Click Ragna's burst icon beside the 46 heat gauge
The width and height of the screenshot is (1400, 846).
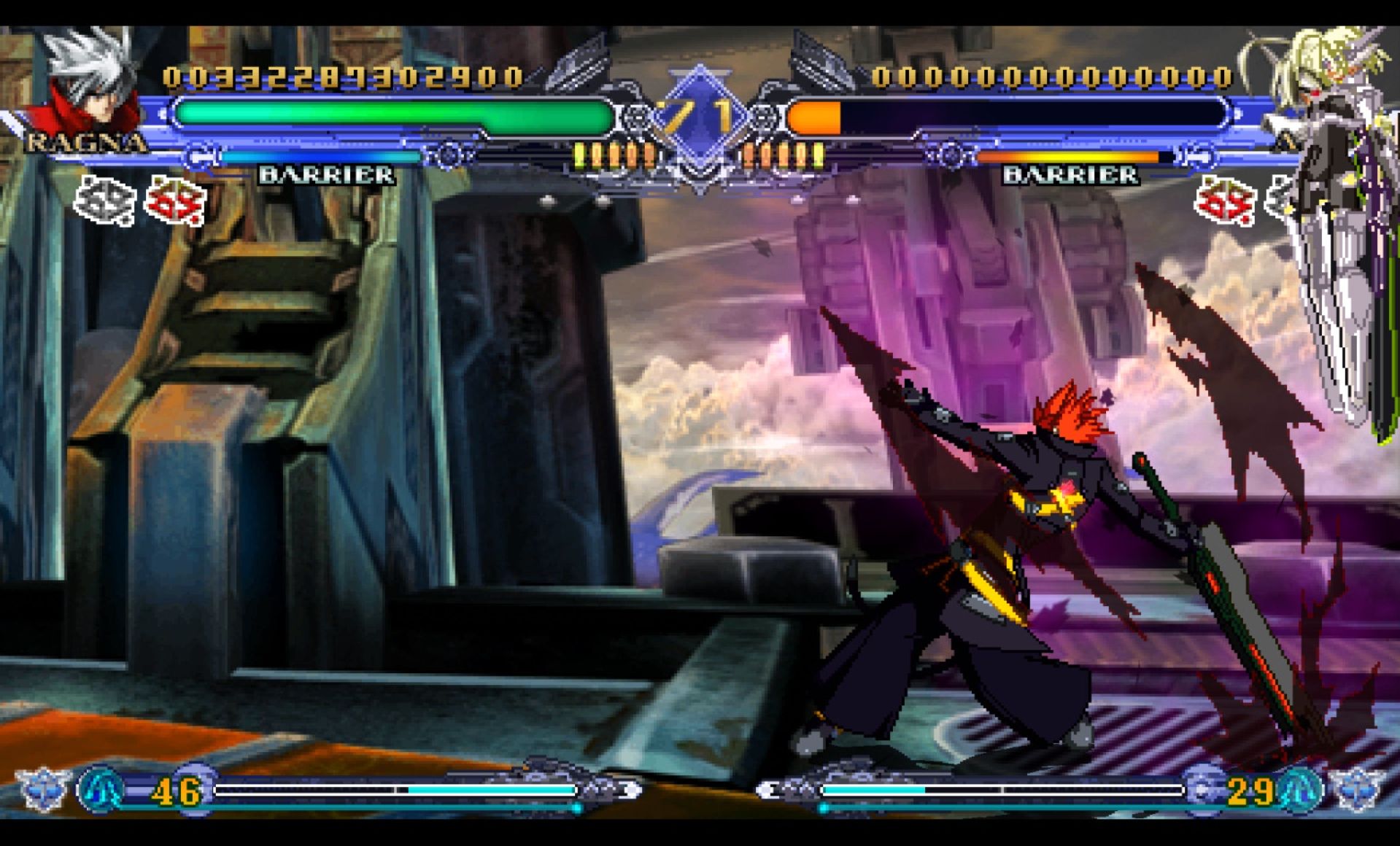(x=101, y=789)
